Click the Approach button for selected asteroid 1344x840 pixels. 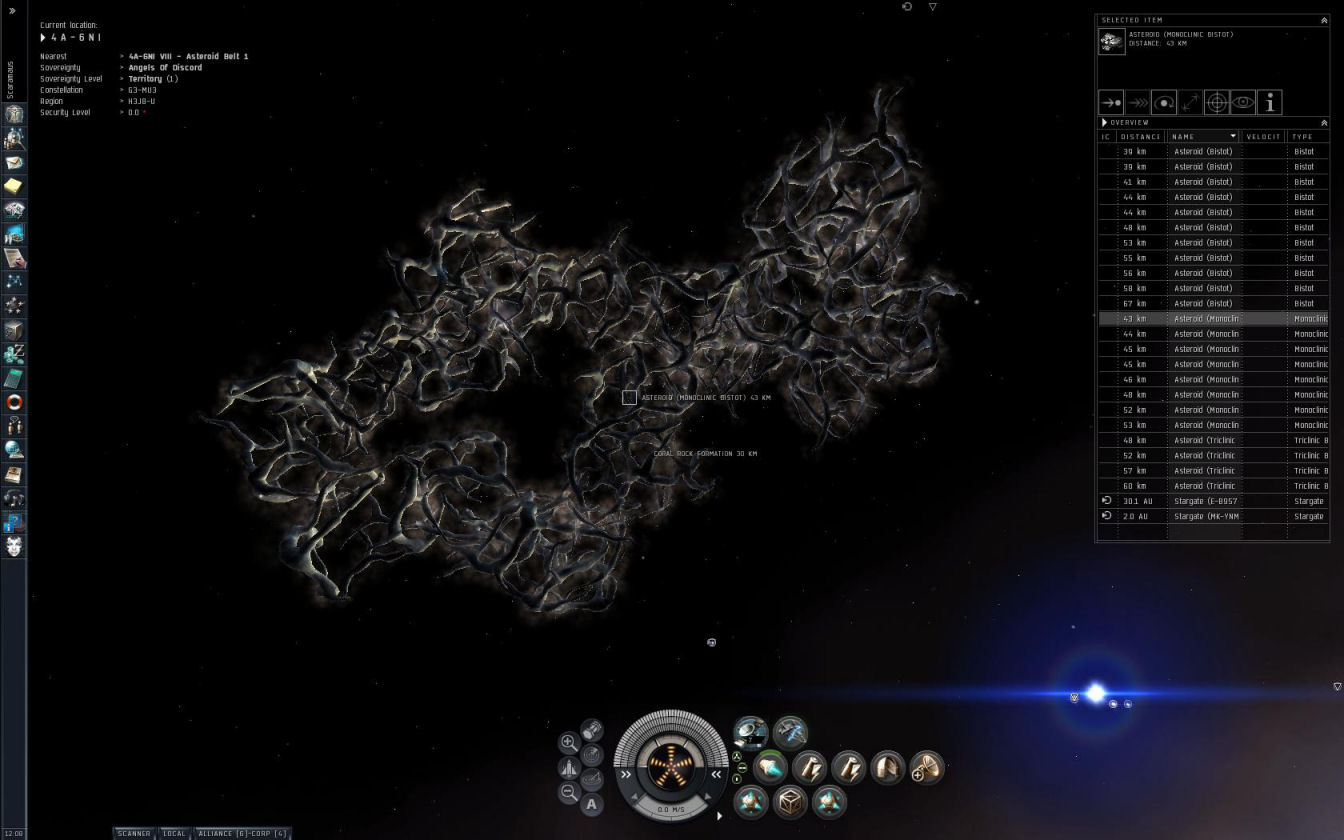coord(1111,102)
